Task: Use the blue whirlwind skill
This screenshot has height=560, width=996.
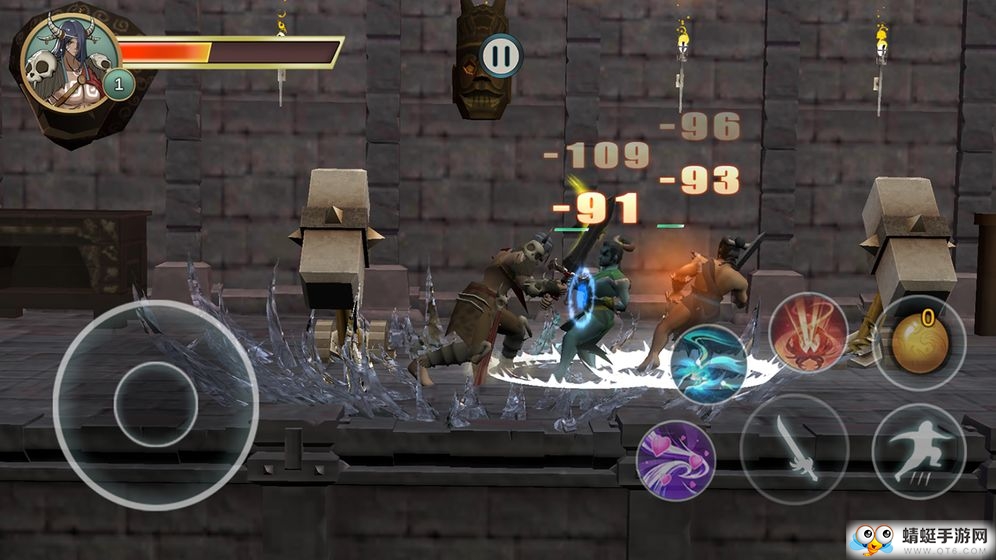Action: 709,364
